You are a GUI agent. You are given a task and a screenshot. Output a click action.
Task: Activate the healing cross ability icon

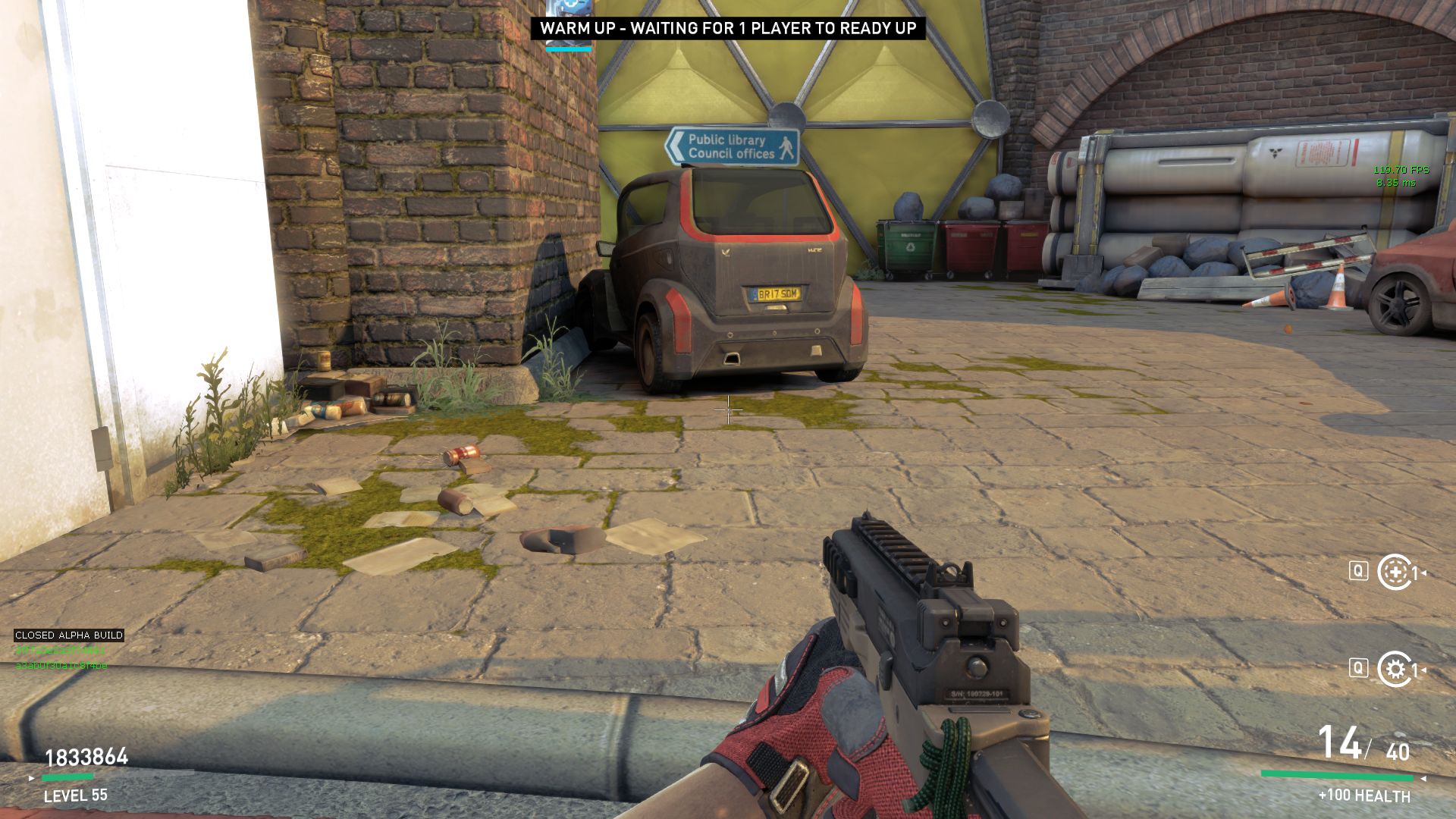(x=1394, y=573)
